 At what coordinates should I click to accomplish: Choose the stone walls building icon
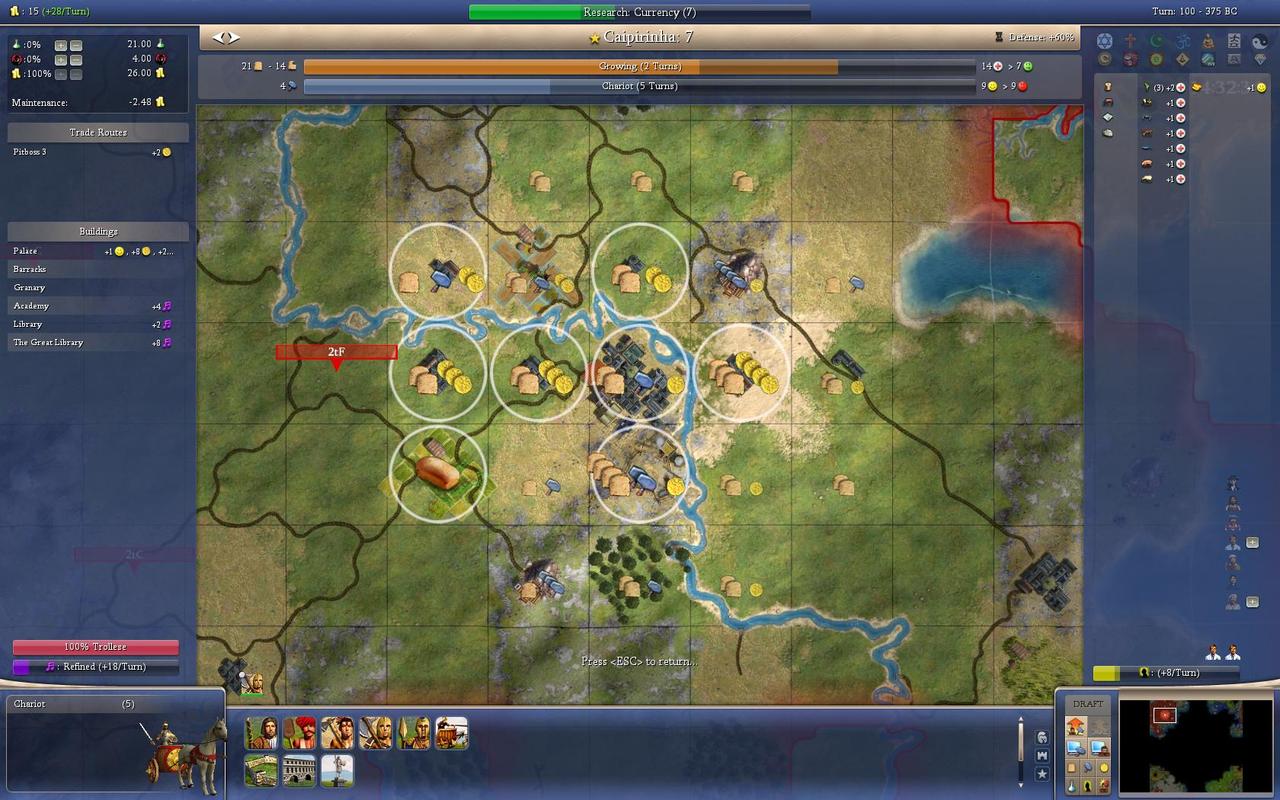261,770
